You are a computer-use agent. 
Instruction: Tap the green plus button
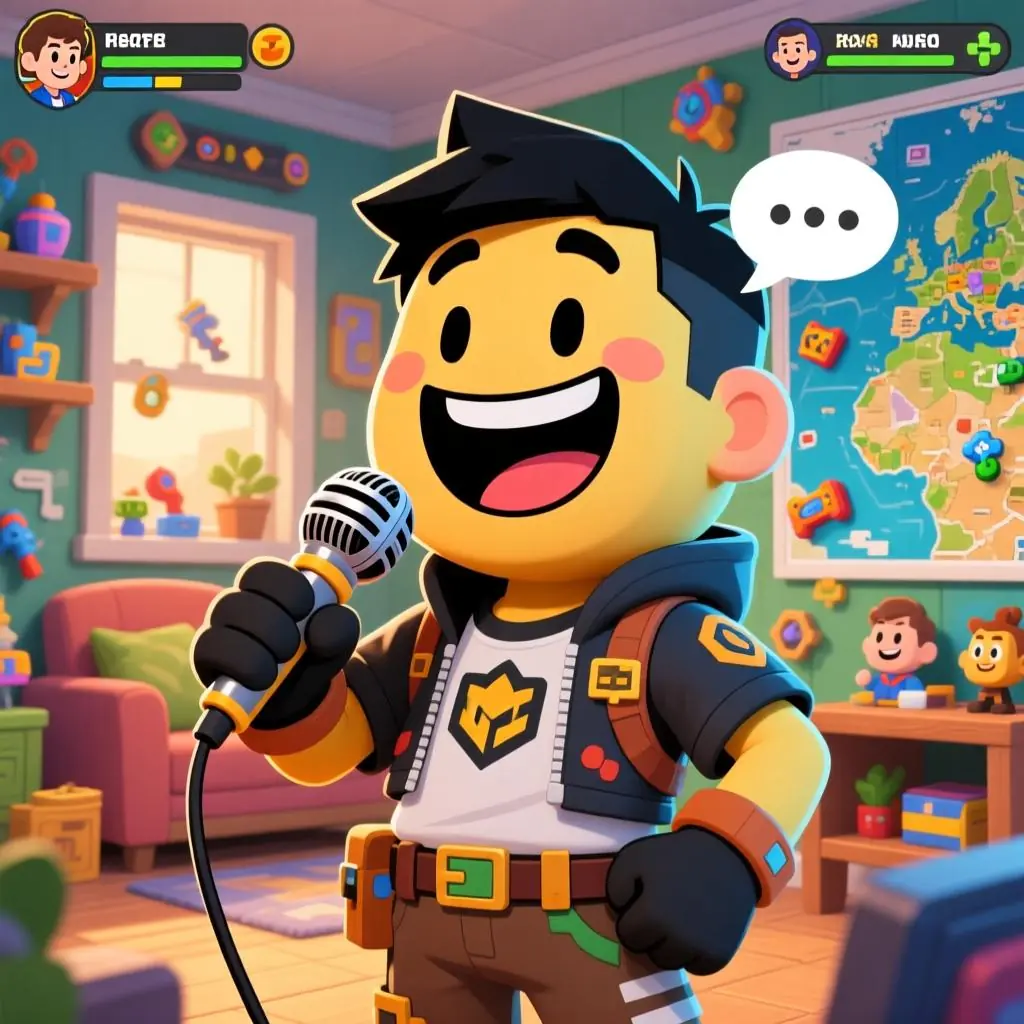pyautogui.click(x=983, y=48)
